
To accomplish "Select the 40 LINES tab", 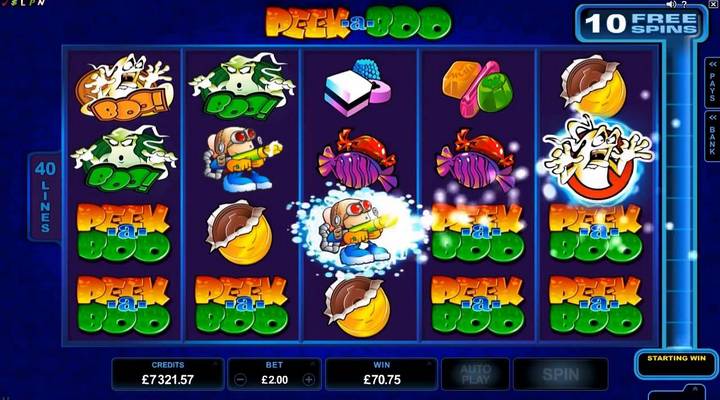I will (44, 194).
